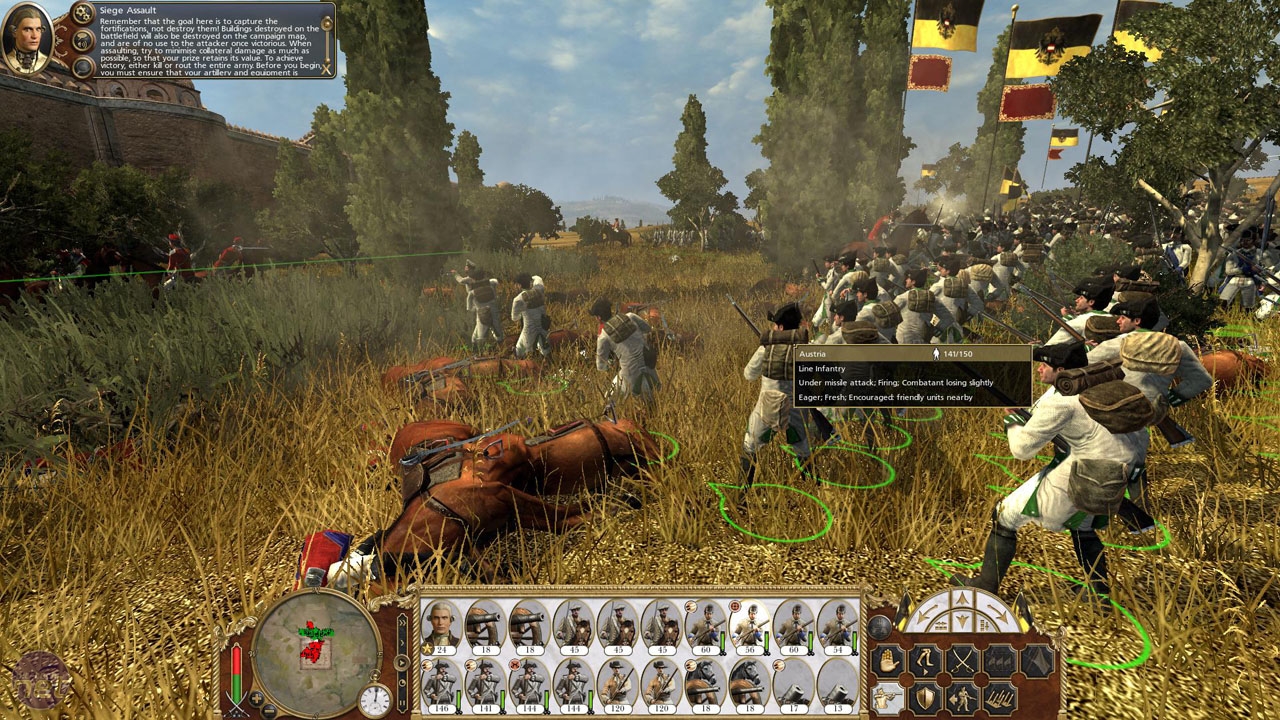Dismiss the Siege Assault advisor message
The height and width of the screenshot is (720, 1280).
click(x=326, y=70)
